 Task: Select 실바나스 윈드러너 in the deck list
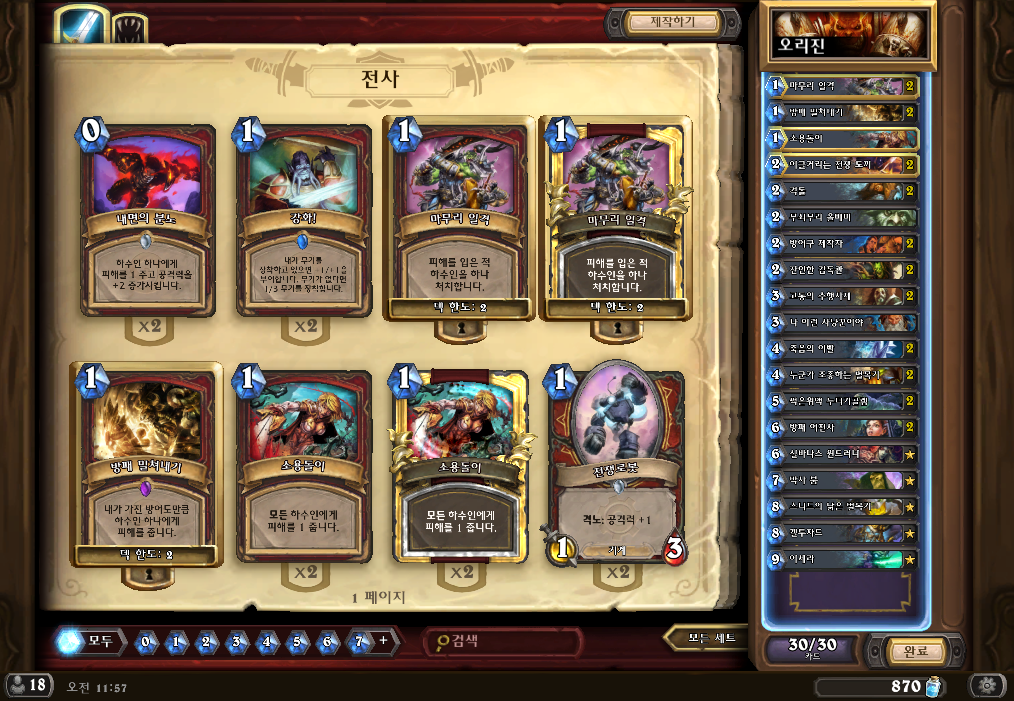click(x=842, y=454)
